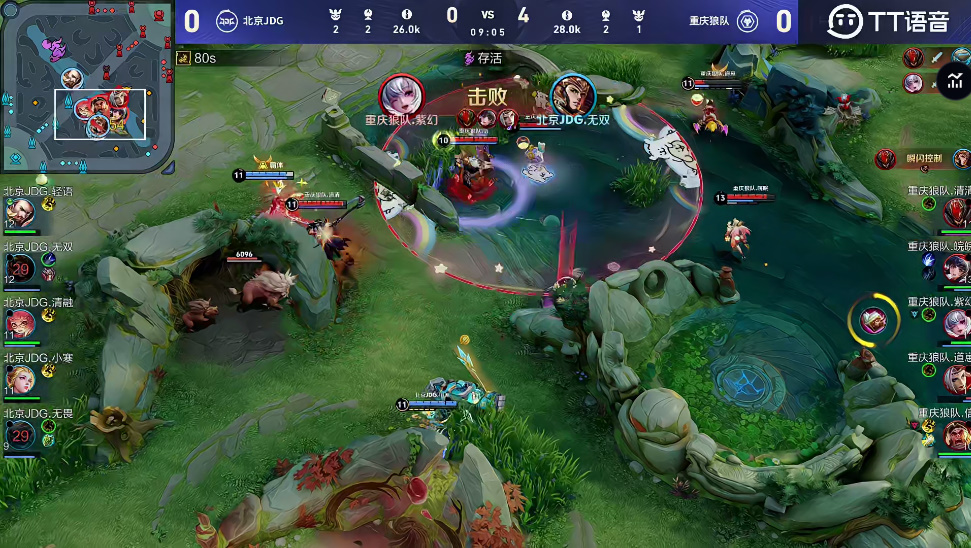Image resolution: width=971 pixels, height=548 pixels.
Task: Click the minimap in the corner
Action: pos(87,88)
